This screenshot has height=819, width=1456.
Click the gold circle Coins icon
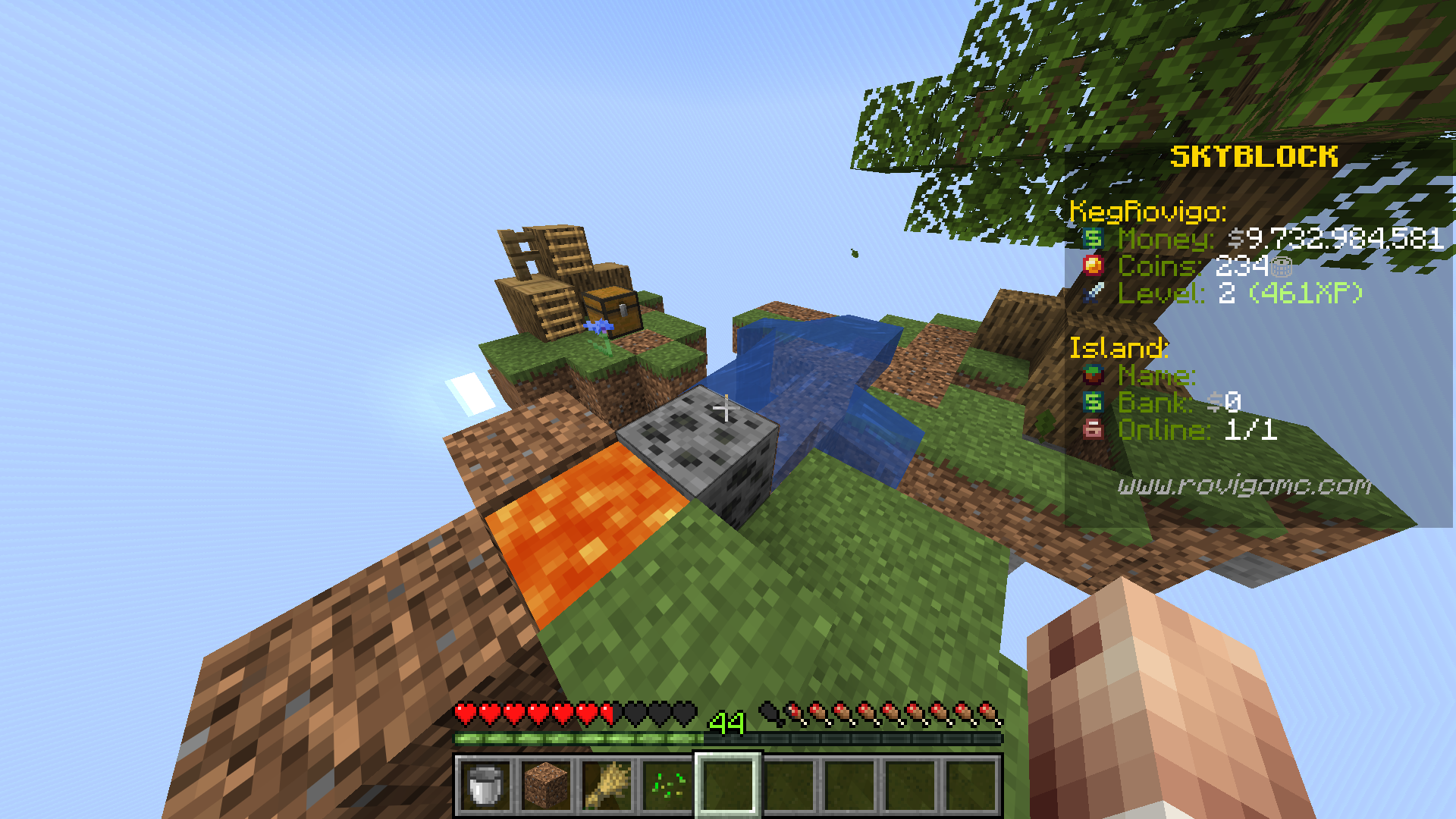coord(1092,267)
